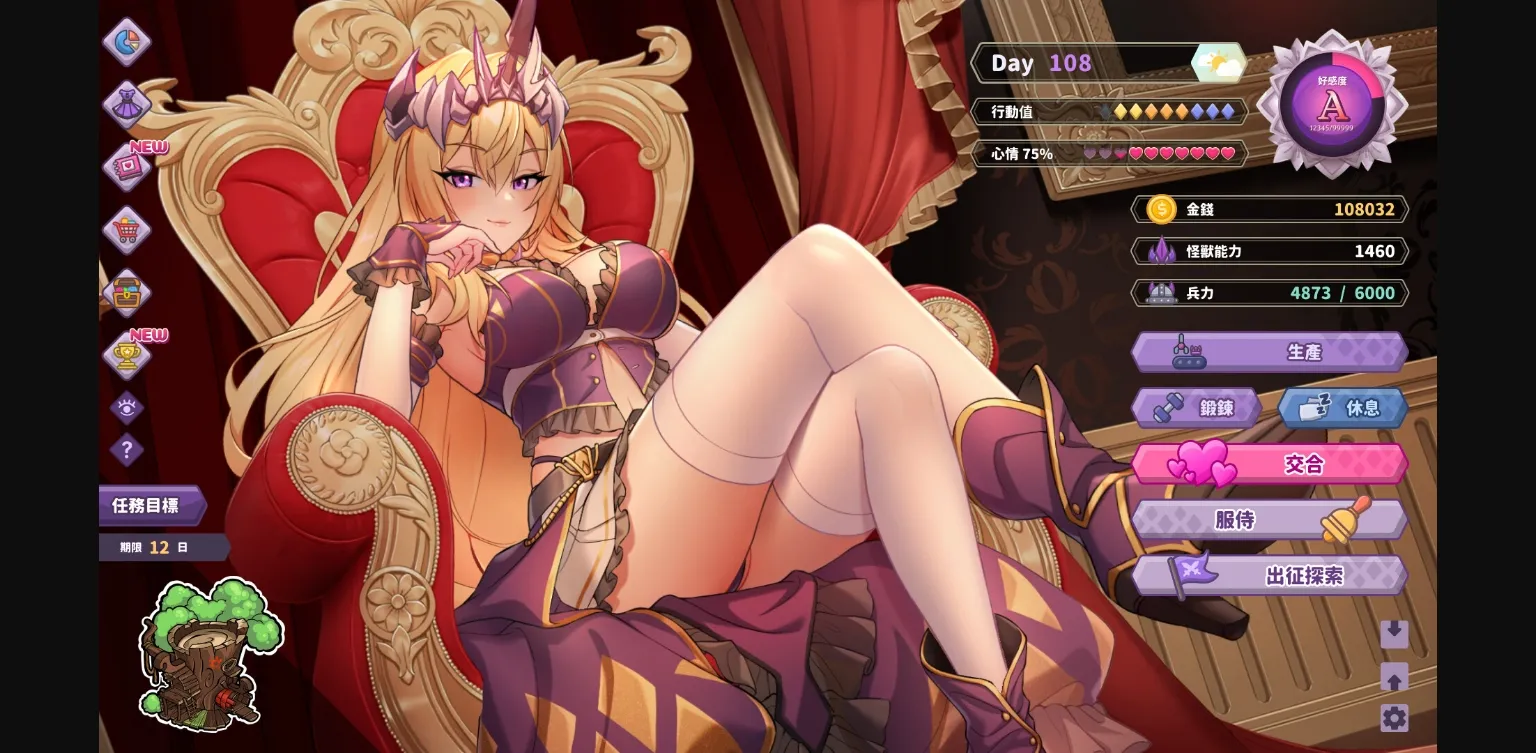View the trophy achievements marked NEW

127,357
